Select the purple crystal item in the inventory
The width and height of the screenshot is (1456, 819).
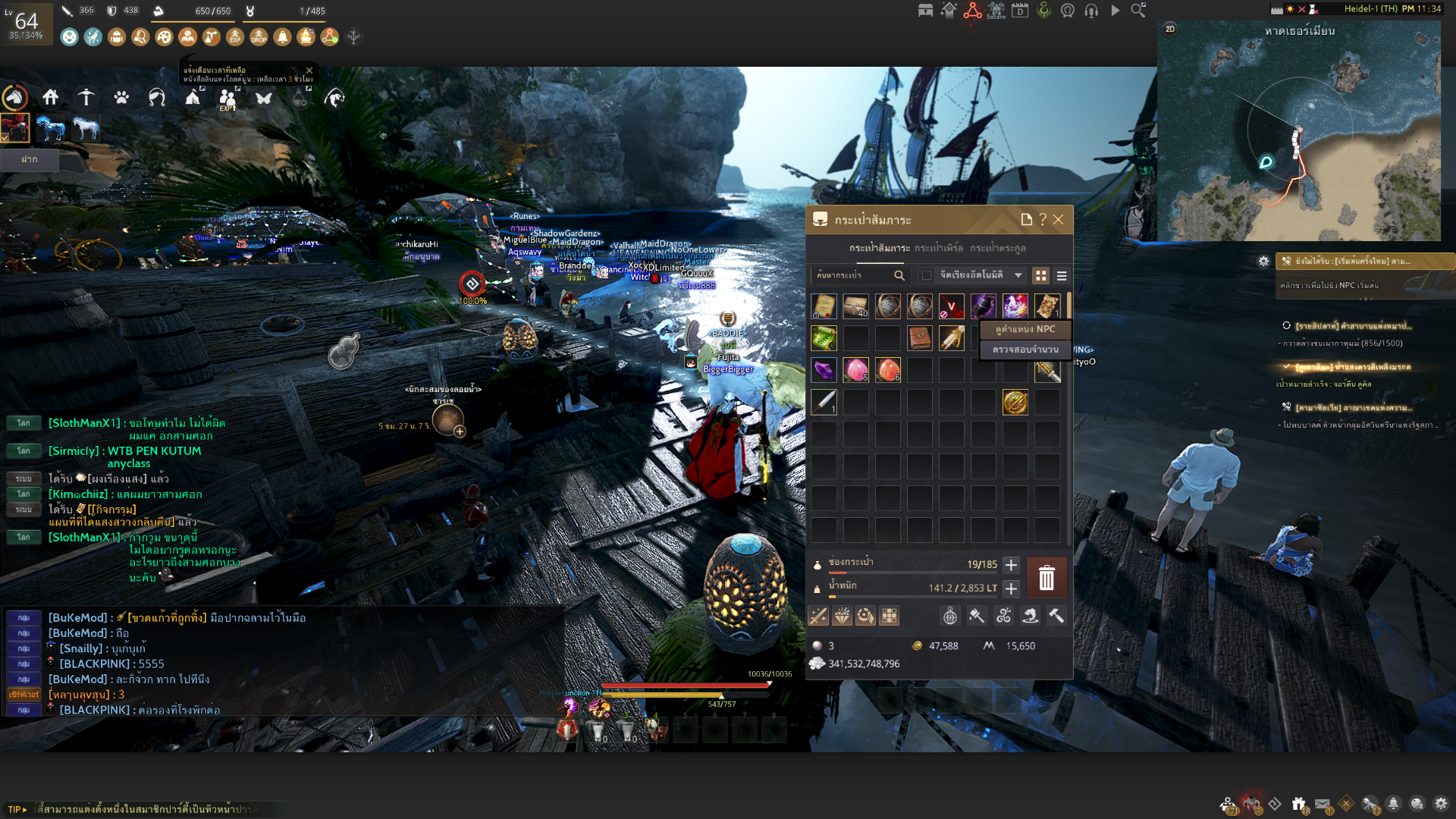point(824,370)
